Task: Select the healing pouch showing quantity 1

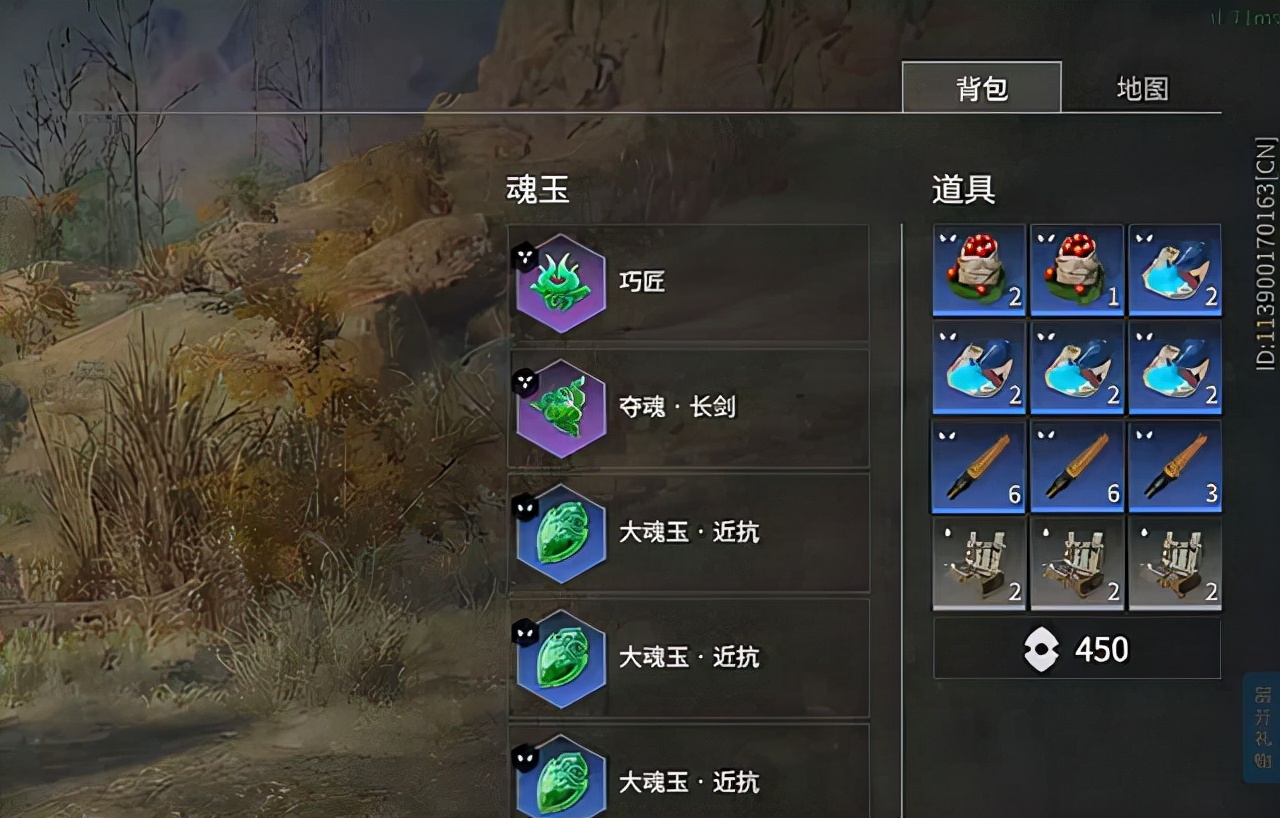Action: [1076, 268]
